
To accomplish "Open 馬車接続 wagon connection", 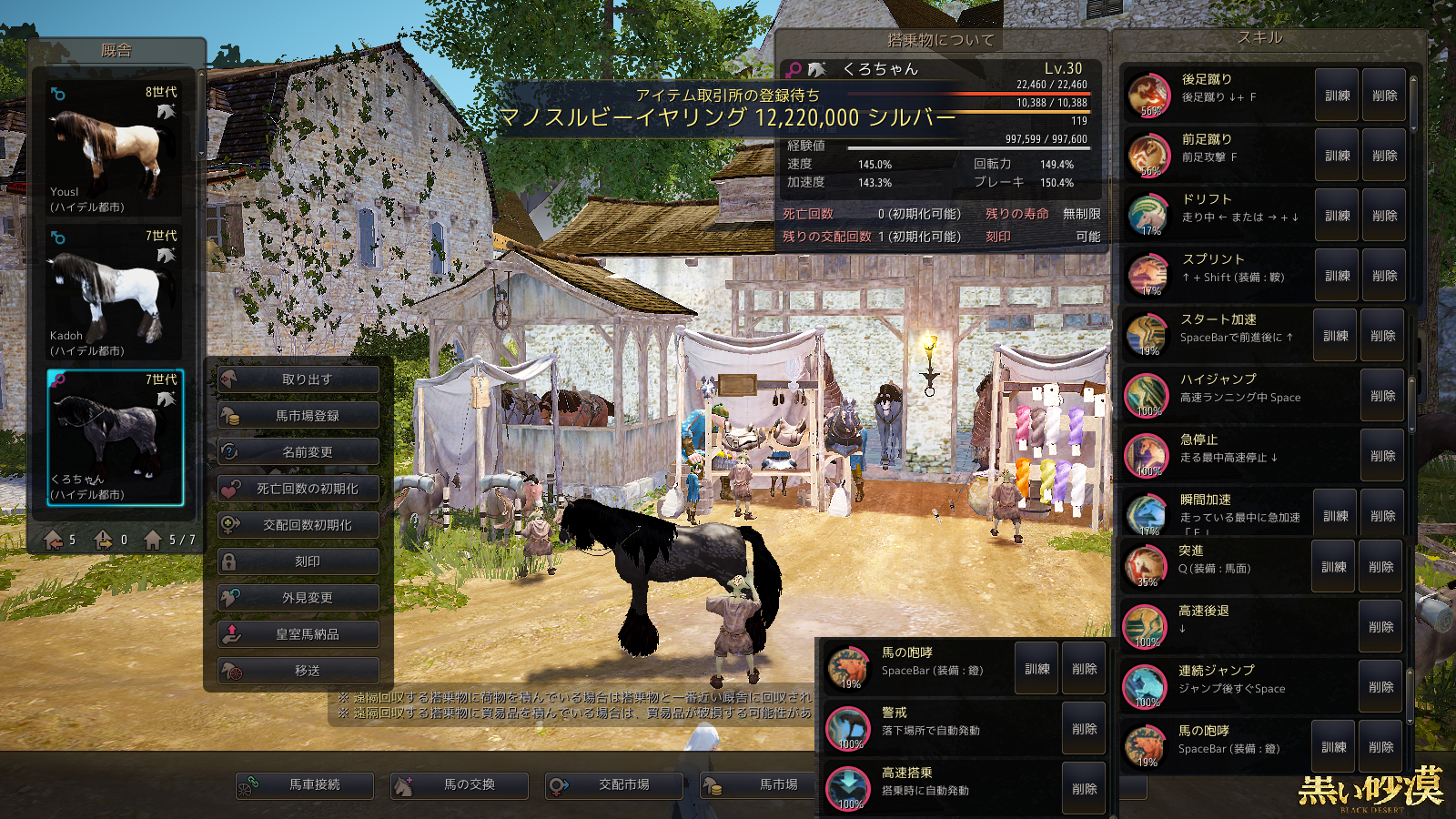I will point(305,784).
